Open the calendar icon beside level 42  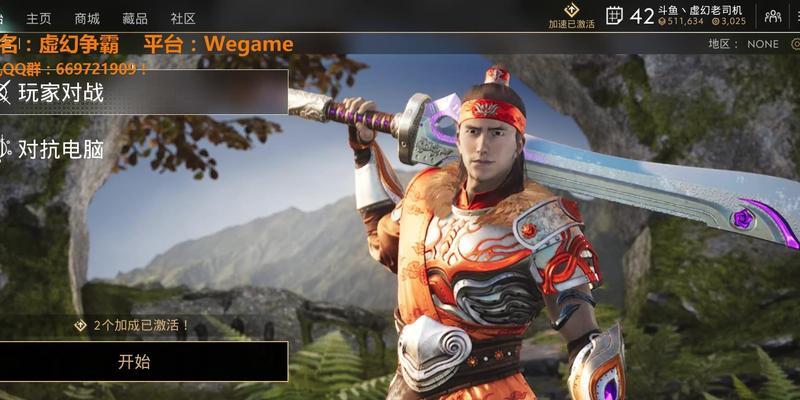click(x=615, y=15)
